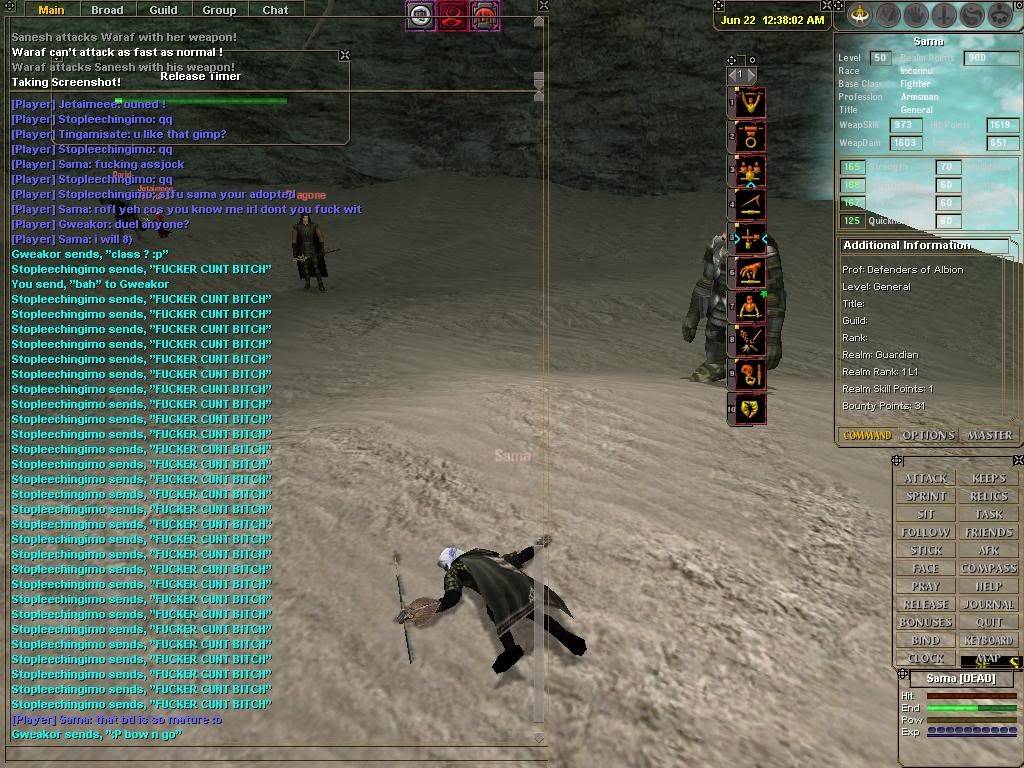Activate hotbar slot 1 flexing figure ability
Image resolution: width=1024 pixels, height=768 pixels.
[x=751, y=101]
